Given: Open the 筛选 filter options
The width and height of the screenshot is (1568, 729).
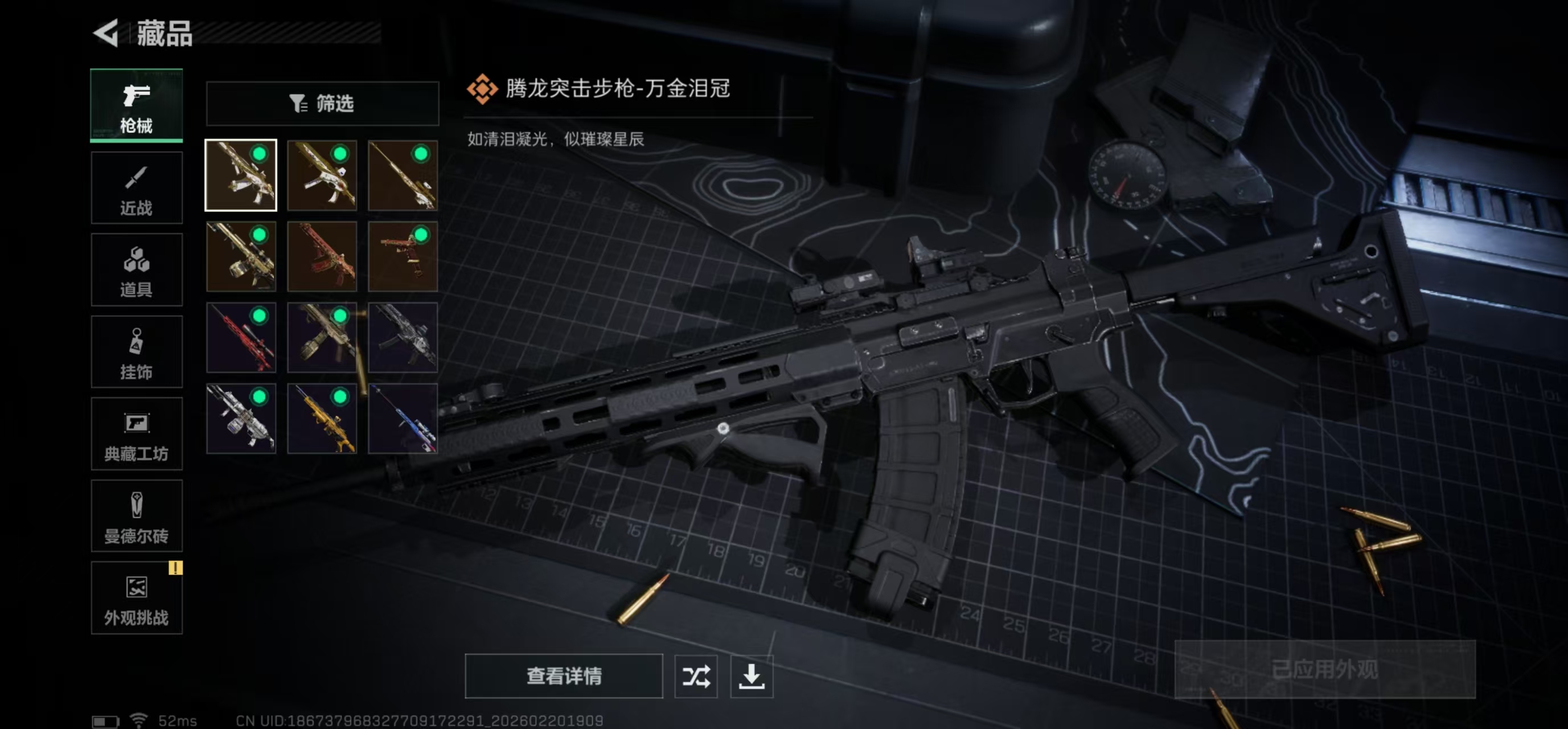Looking at the screenshot, I should coord(322,104).
